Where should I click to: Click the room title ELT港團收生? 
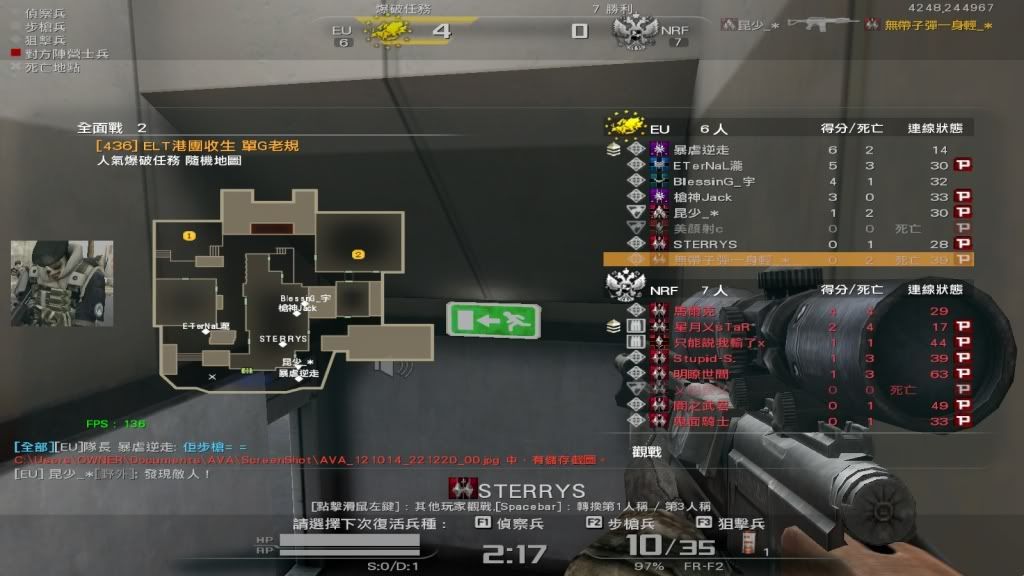[198, 146]
